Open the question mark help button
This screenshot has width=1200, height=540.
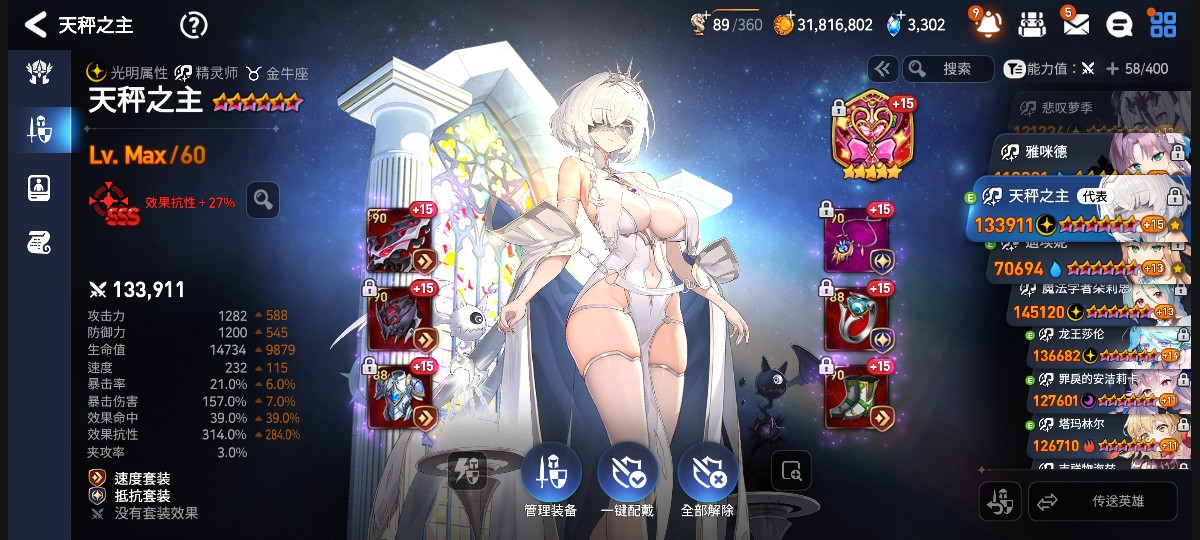coord(193,25)
